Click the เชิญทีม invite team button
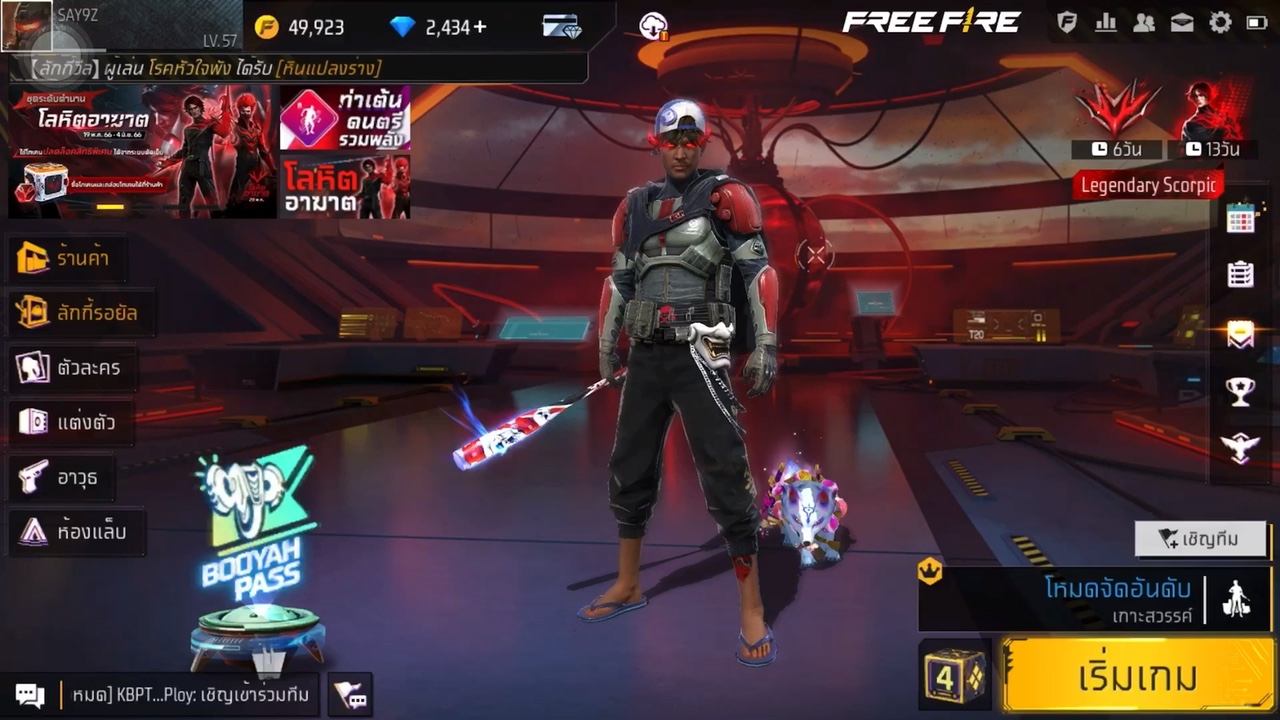Image resolution: width=1280 pixels, height=720 pixels. (x=1199, y=539)
